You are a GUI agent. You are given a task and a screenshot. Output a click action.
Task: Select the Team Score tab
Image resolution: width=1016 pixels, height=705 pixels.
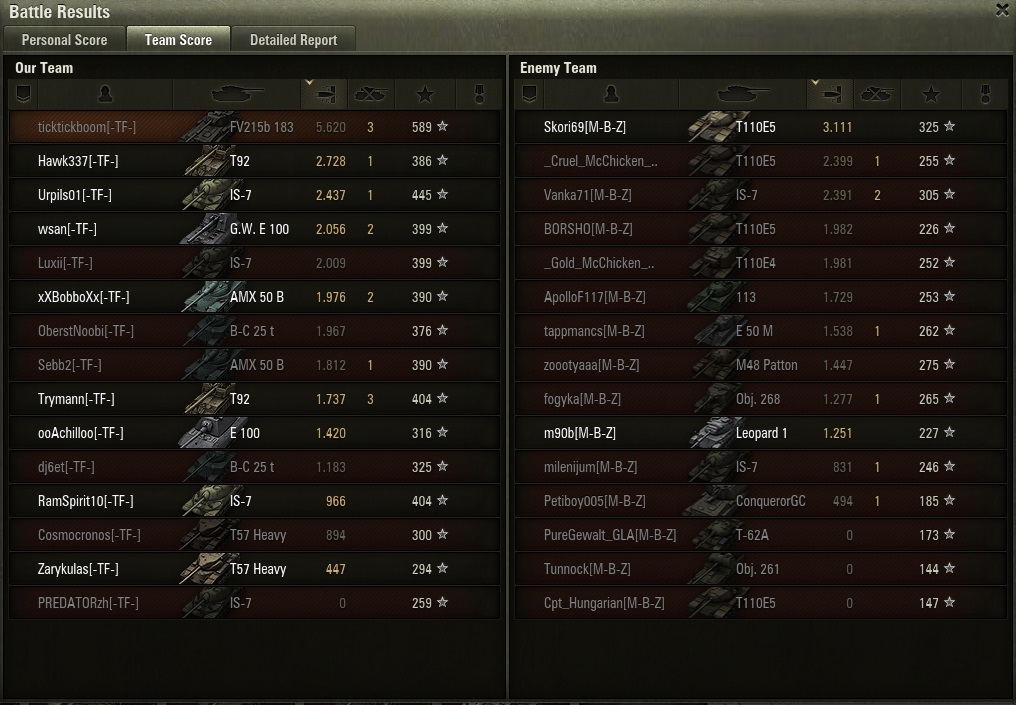coord(178,40)
